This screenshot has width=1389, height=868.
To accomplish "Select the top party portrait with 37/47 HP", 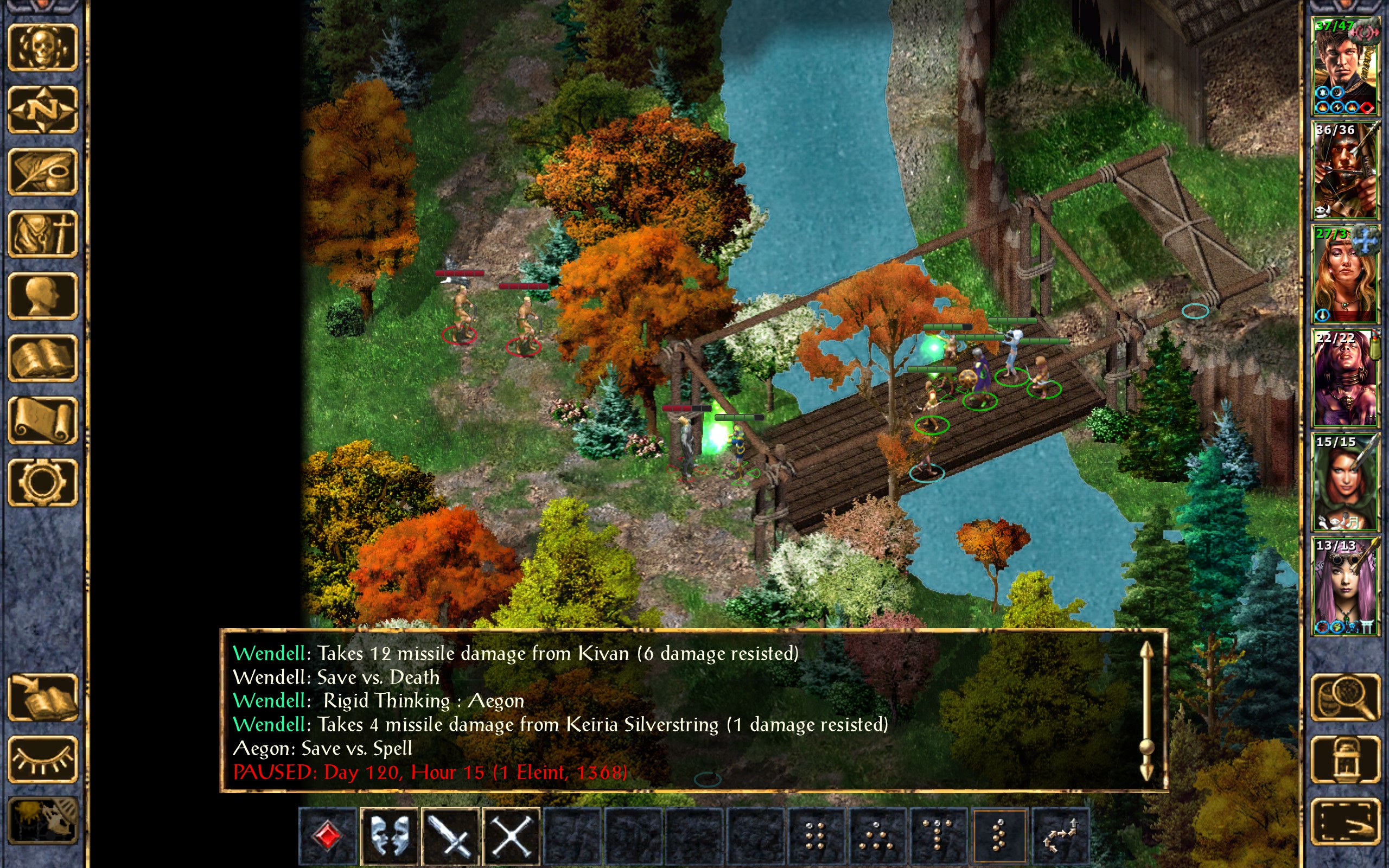I will [x=1345, y=67].
